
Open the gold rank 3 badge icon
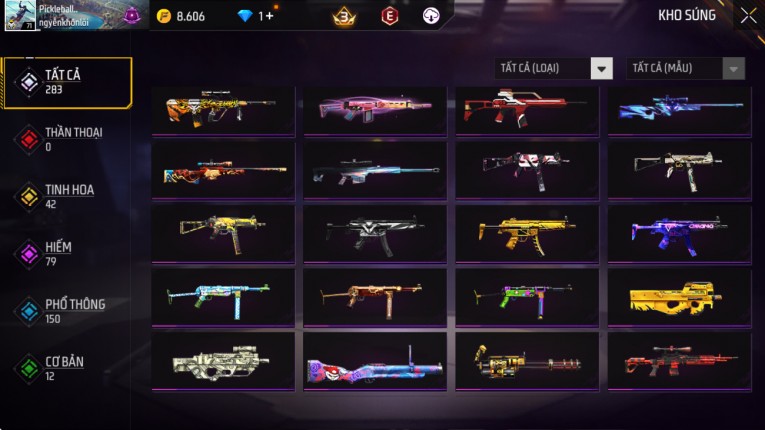(345, 16)
